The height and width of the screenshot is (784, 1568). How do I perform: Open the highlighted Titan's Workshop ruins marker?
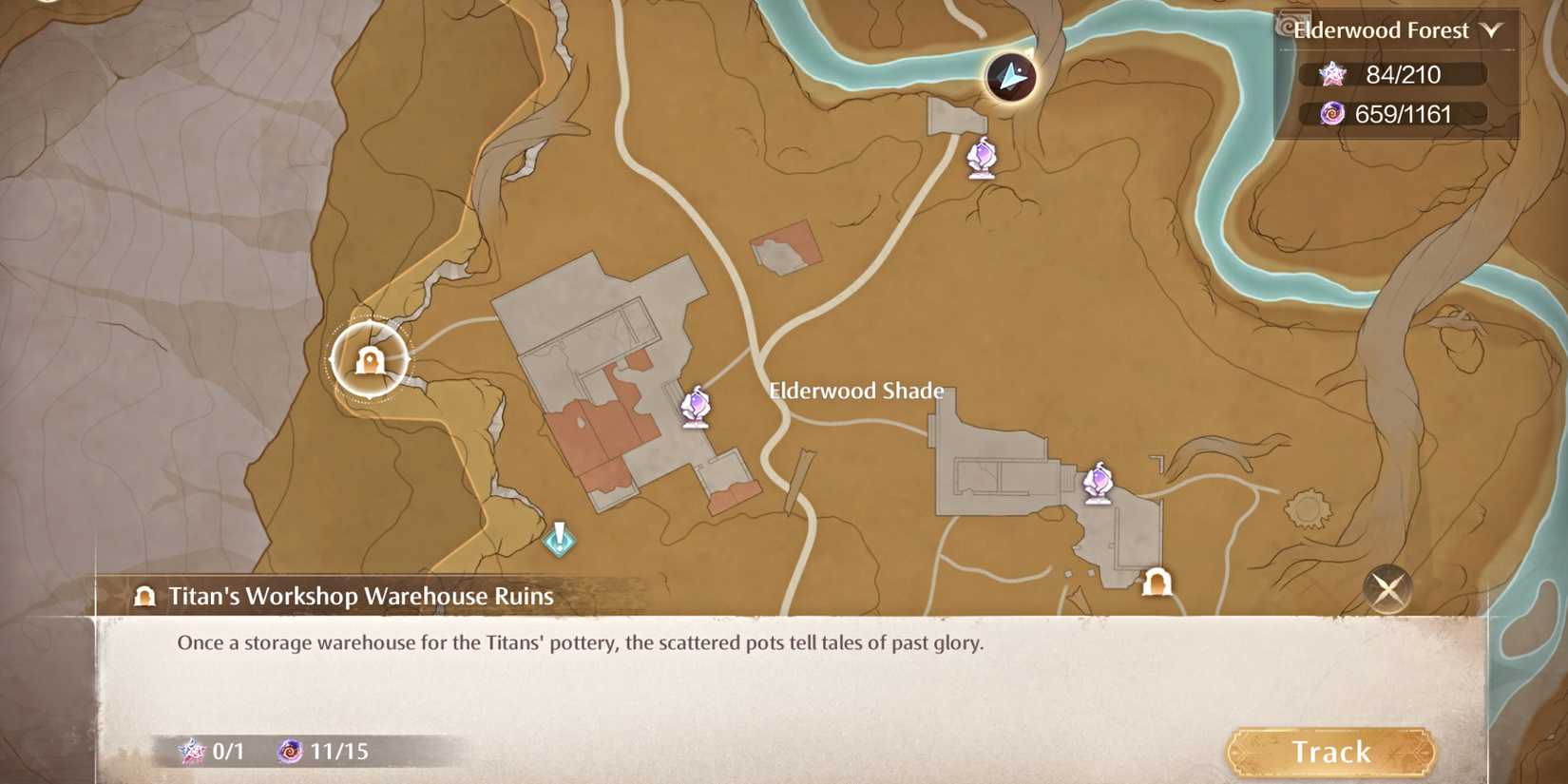point(369,361)
